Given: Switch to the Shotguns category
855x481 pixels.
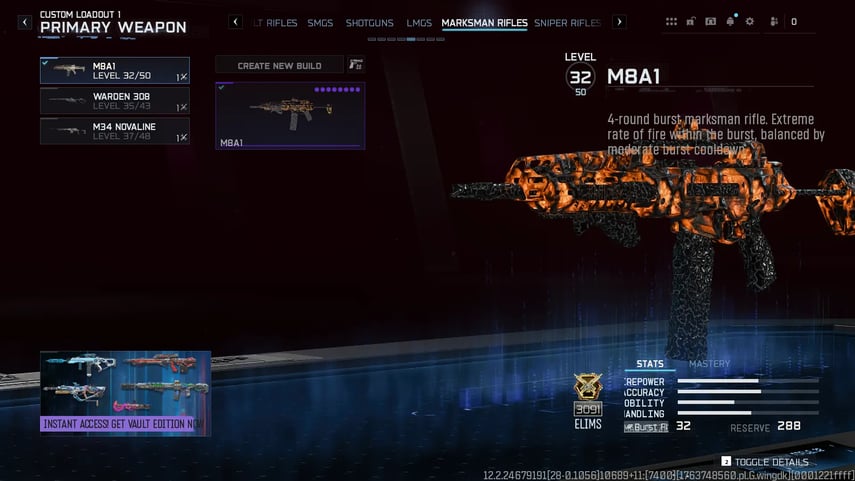Looking at the screenshot, I should click(369, 22).
